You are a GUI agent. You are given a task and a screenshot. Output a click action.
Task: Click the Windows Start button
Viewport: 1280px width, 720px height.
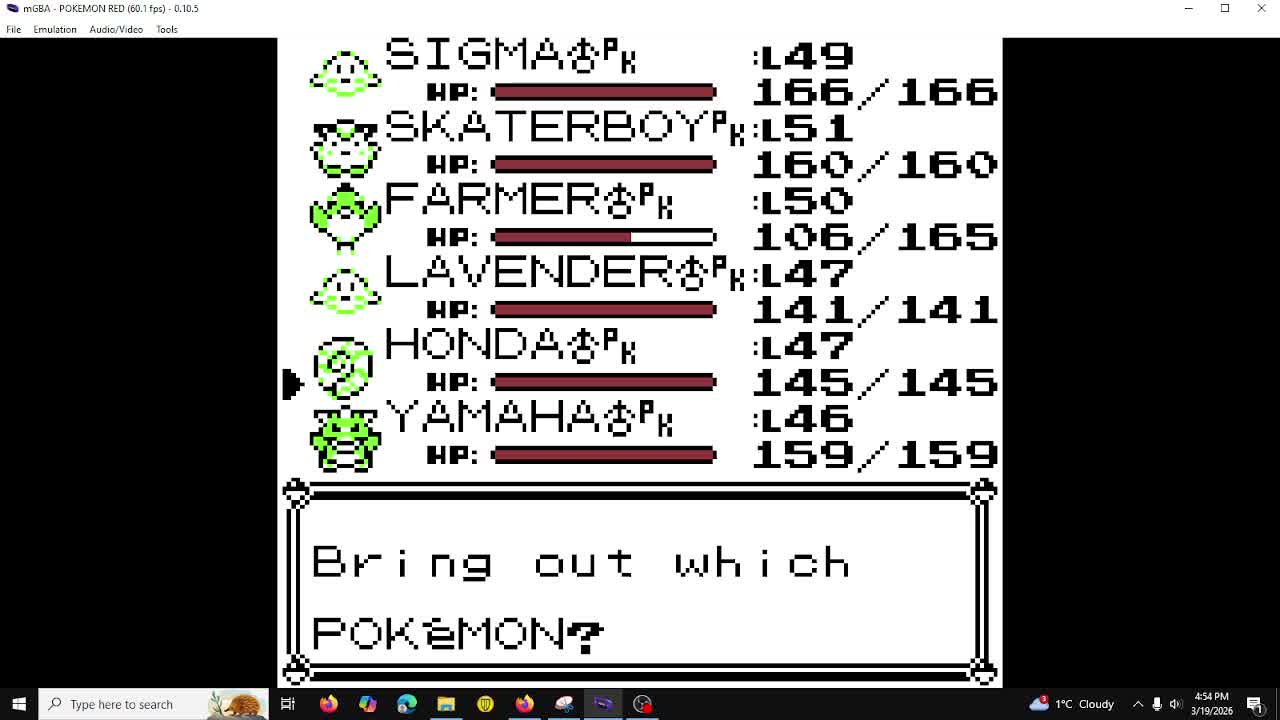click(19, 704)
